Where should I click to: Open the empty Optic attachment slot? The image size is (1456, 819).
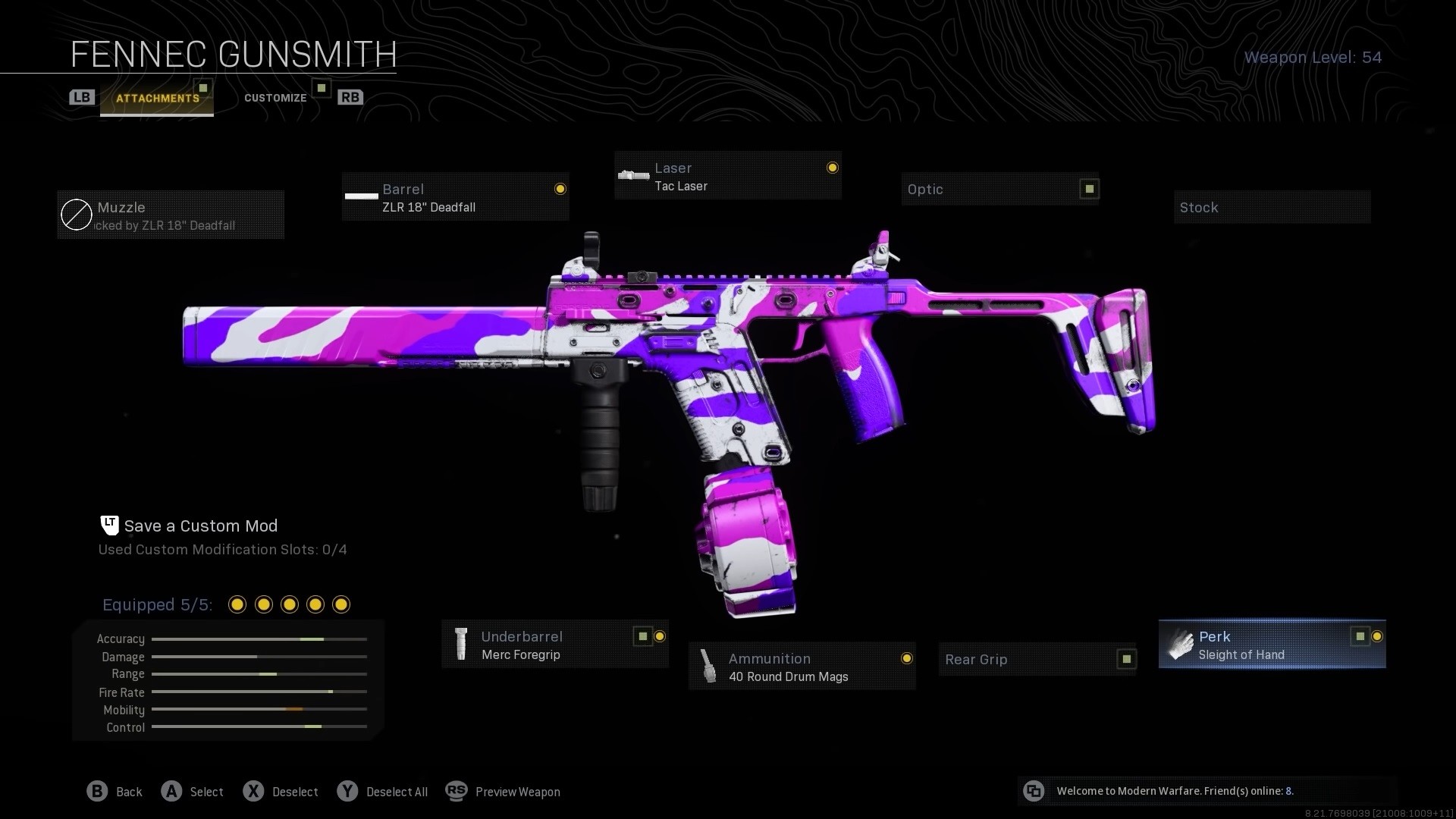[999, 190]
